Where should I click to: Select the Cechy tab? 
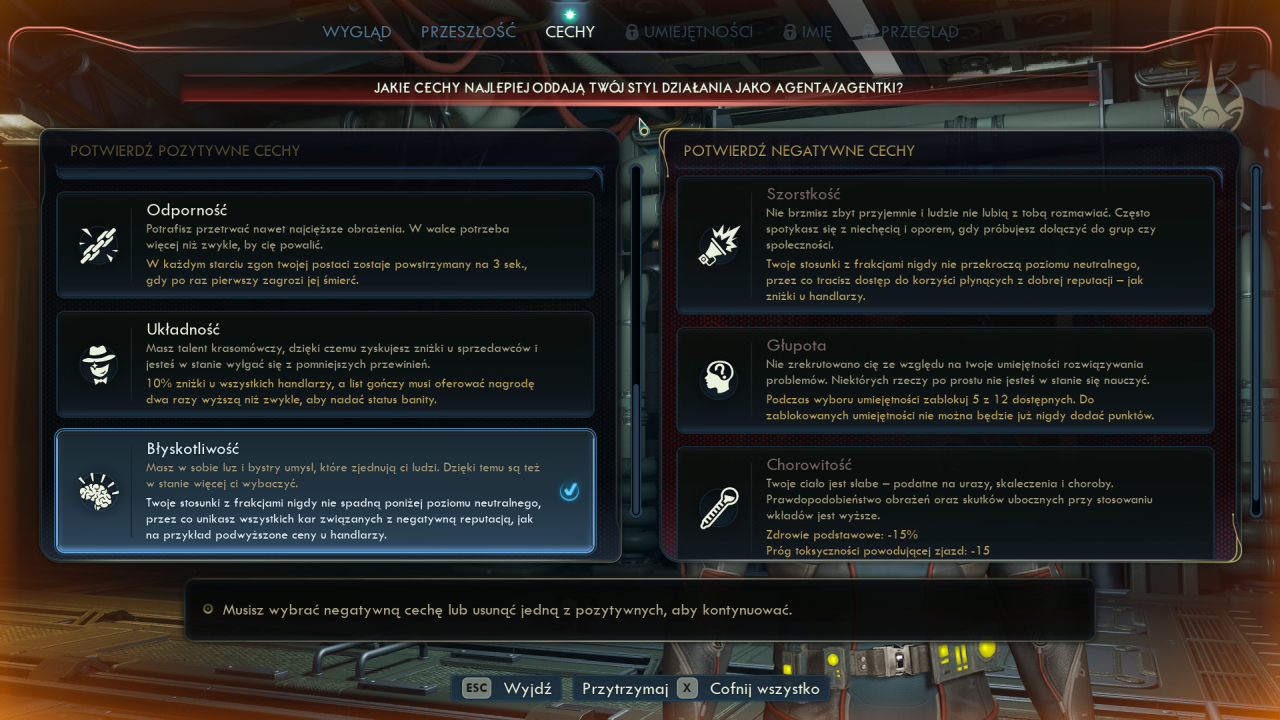click(570, 32)
